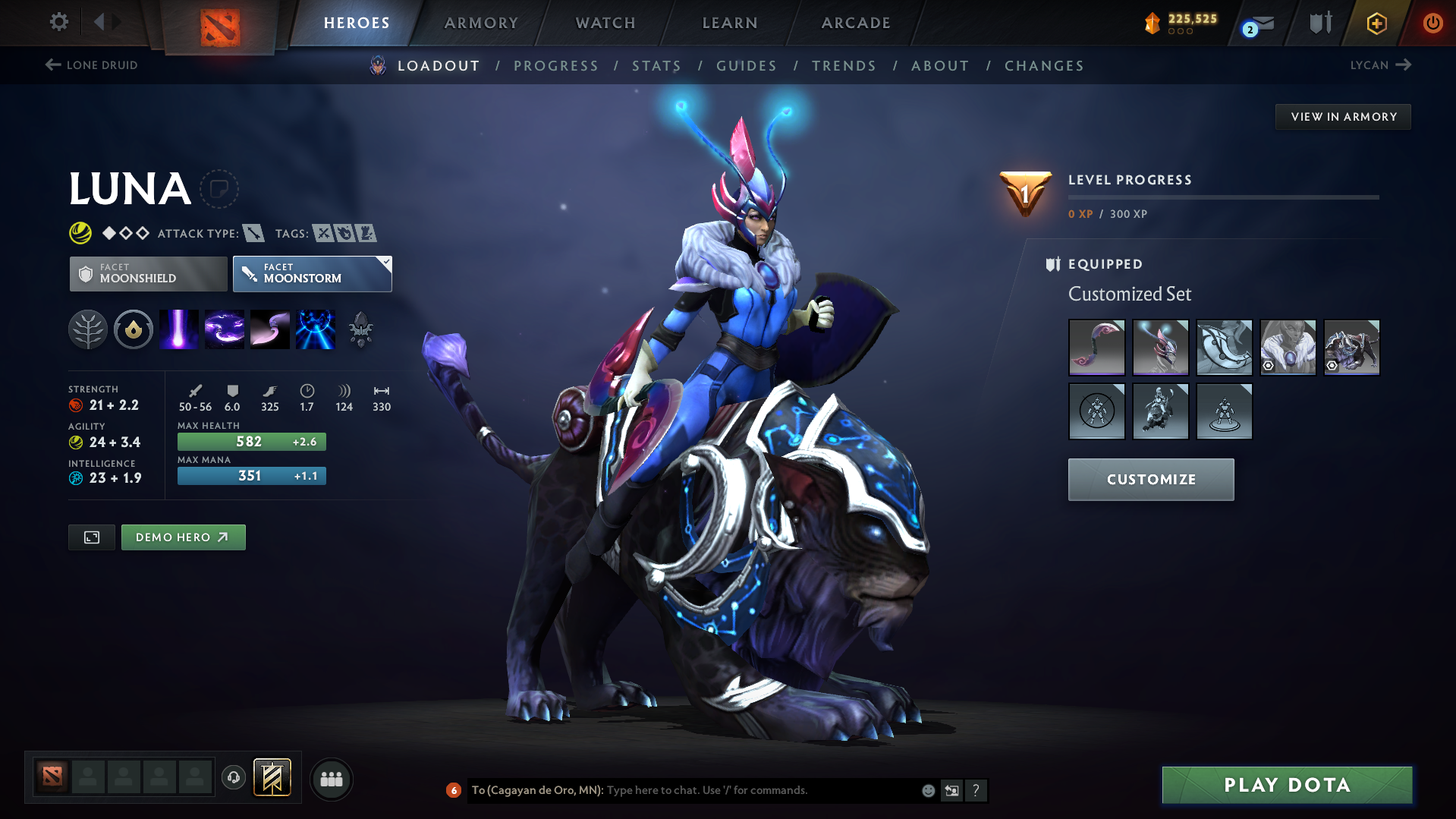
Task: Go to the Learn tab
Action: [730, 23]
